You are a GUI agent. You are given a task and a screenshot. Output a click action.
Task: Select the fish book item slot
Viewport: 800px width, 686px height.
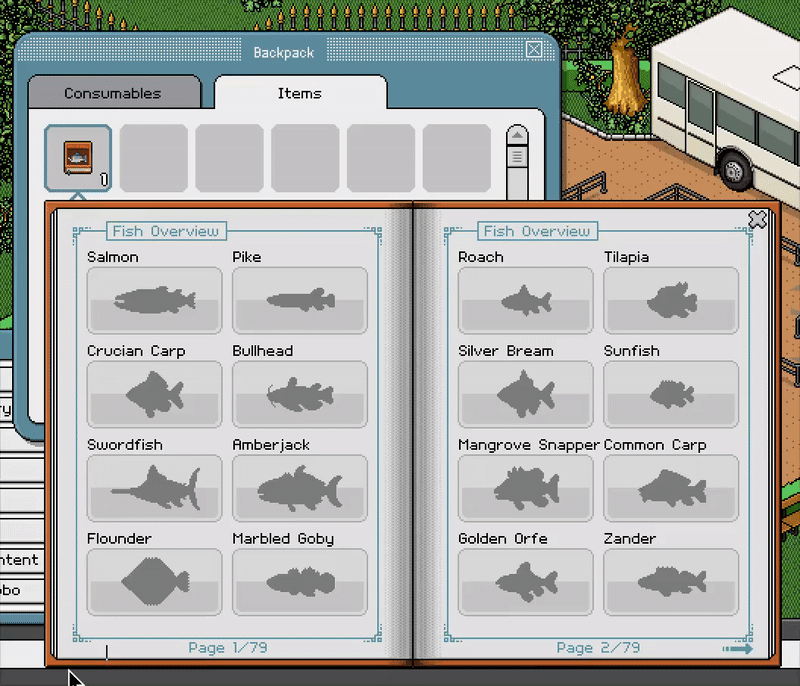pos(78,158)
